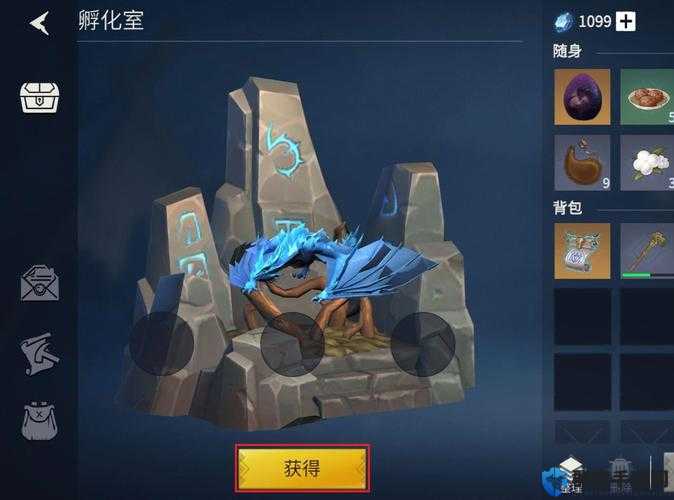Pick the blueprint scroll in backpack
Image resolution: width=674 pixels, height=500 pixels.
[x=581, y=250]
